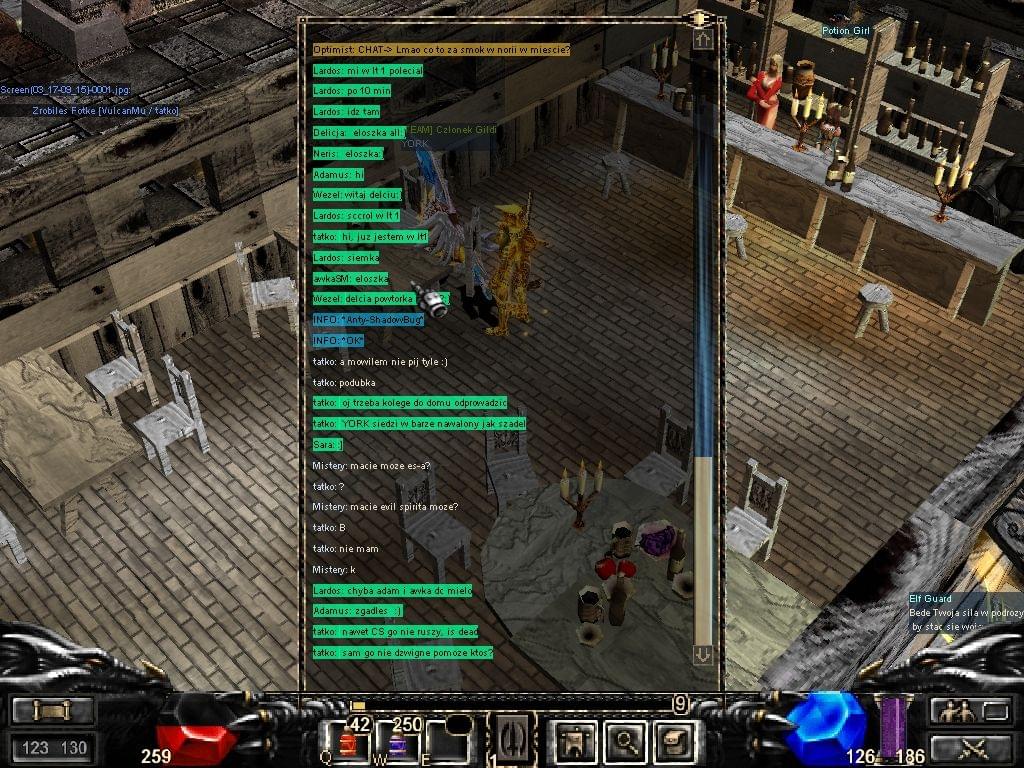Use the blue mana potion in slot W
Viewport: 1024px width, 768px height.
tap(397, 743)
